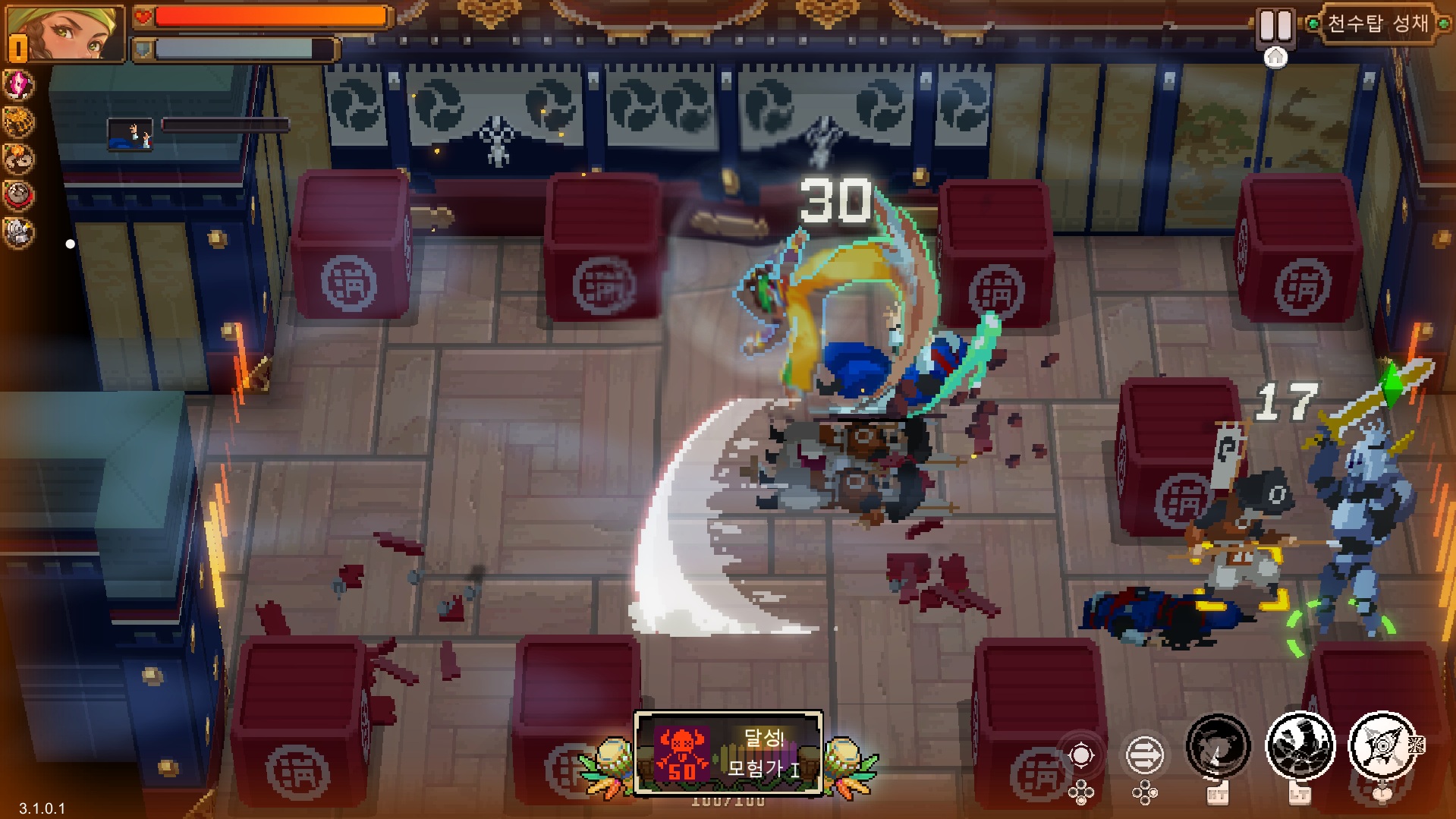The height and width of the screenshot is (819, 1456).
Task: Activate the shuriken eye skill icon
Action: pyautogui.click(x=1382, y=748)
